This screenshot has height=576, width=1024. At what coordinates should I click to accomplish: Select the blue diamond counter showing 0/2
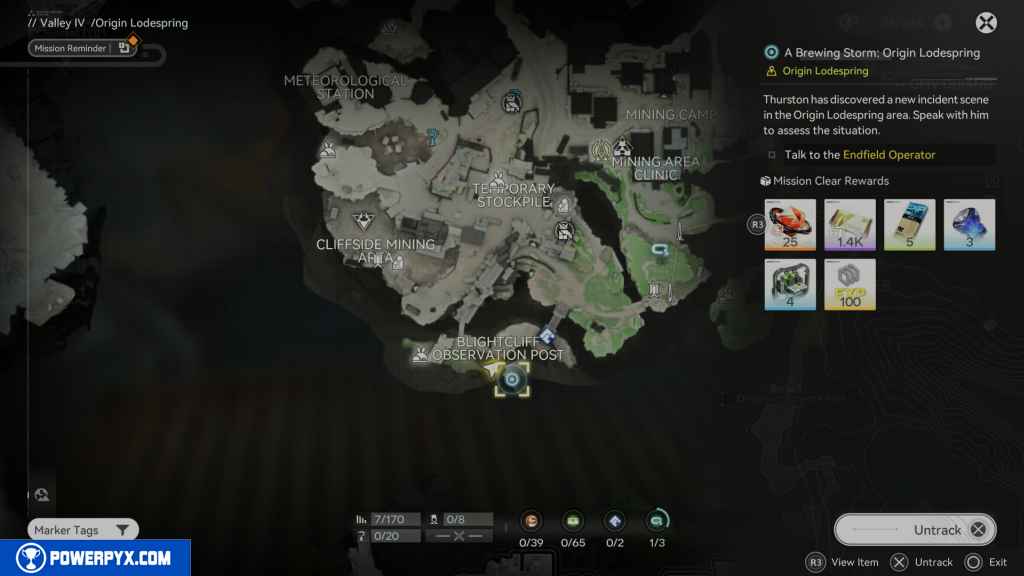point(615,521)
